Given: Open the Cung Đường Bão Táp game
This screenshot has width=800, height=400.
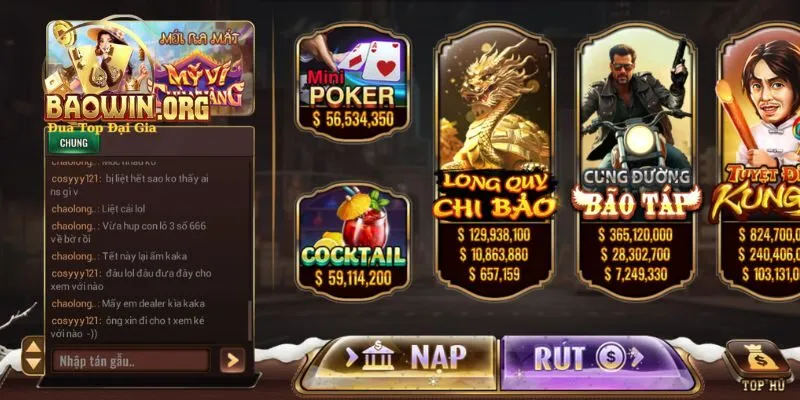Looking at the screenshot, I should [x=636, y=165].
